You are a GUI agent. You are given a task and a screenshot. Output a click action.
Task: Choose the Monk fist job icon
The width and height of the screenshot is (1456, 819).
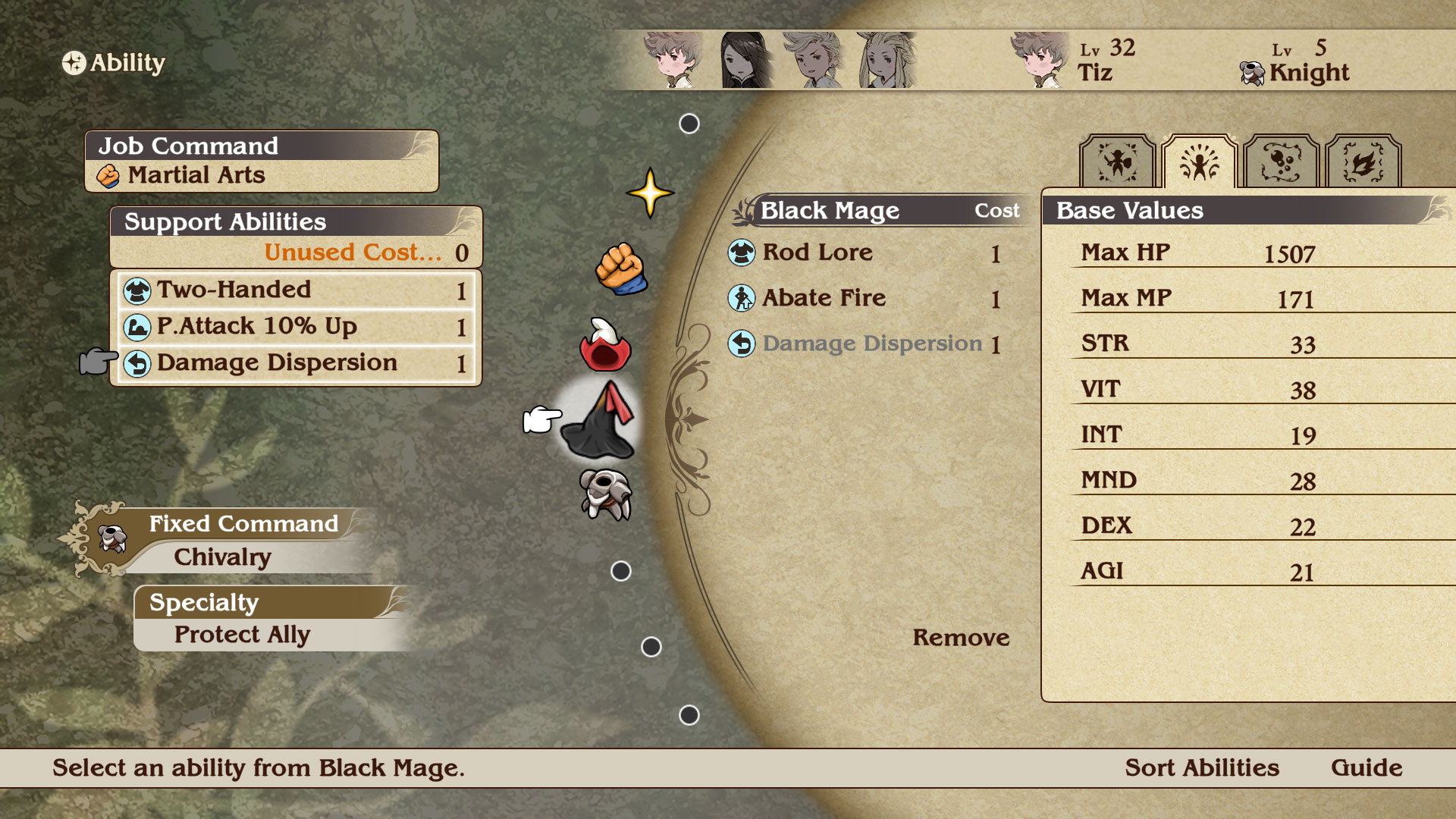tap(620, 268)
